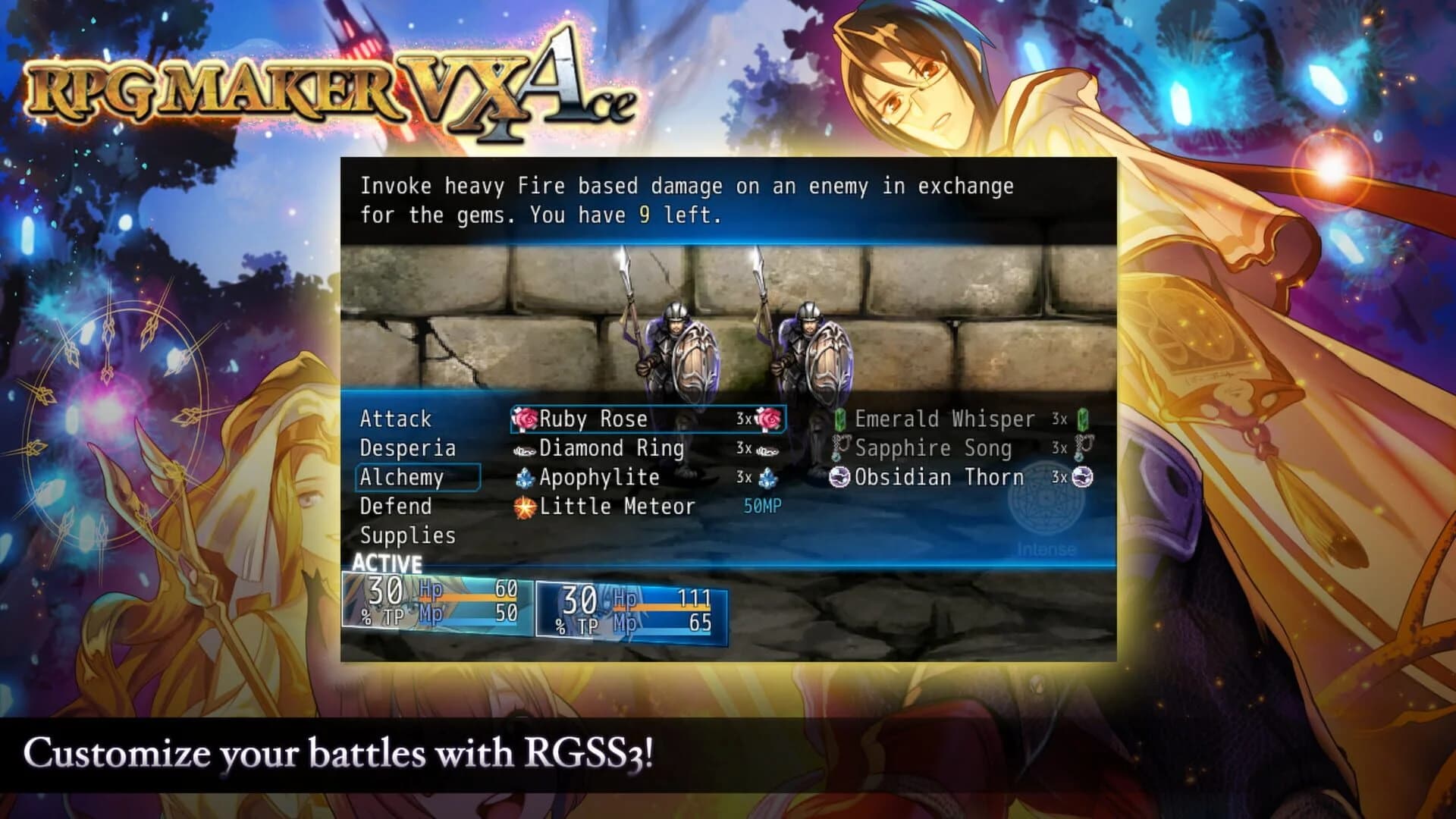The height and width of the screenshot is (819, 1456).
Task: Activate the Desperia command
Action: coord(407,448)
